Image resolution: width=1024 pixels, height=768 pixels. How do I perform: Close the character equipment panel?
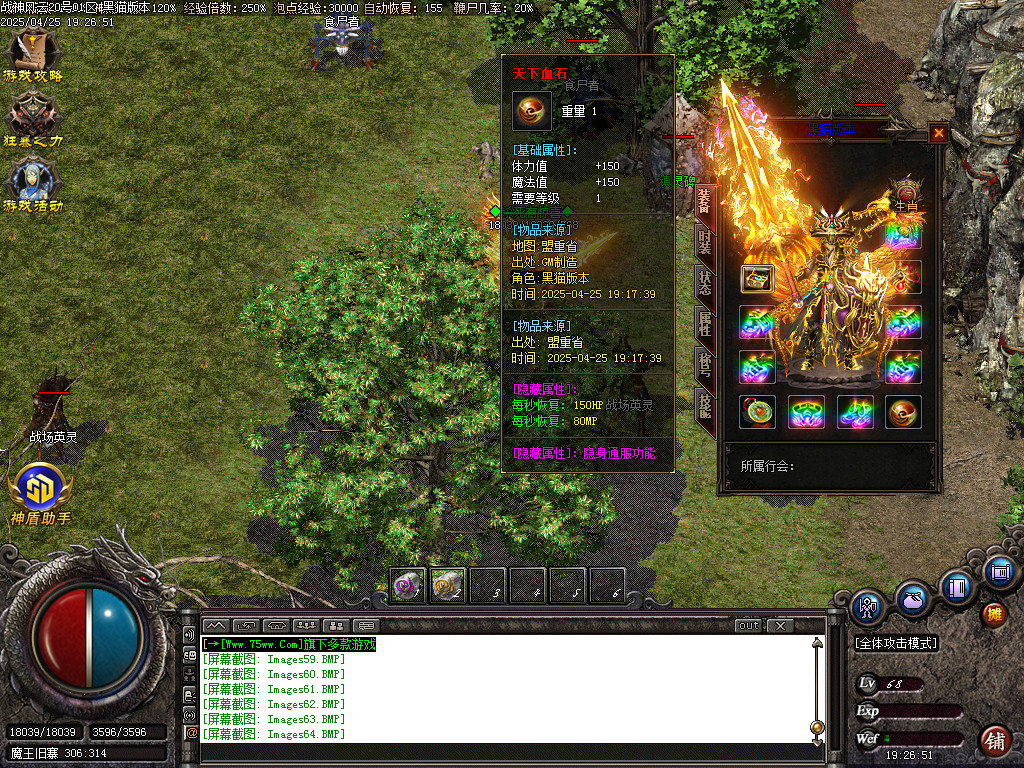pos(938,132)
